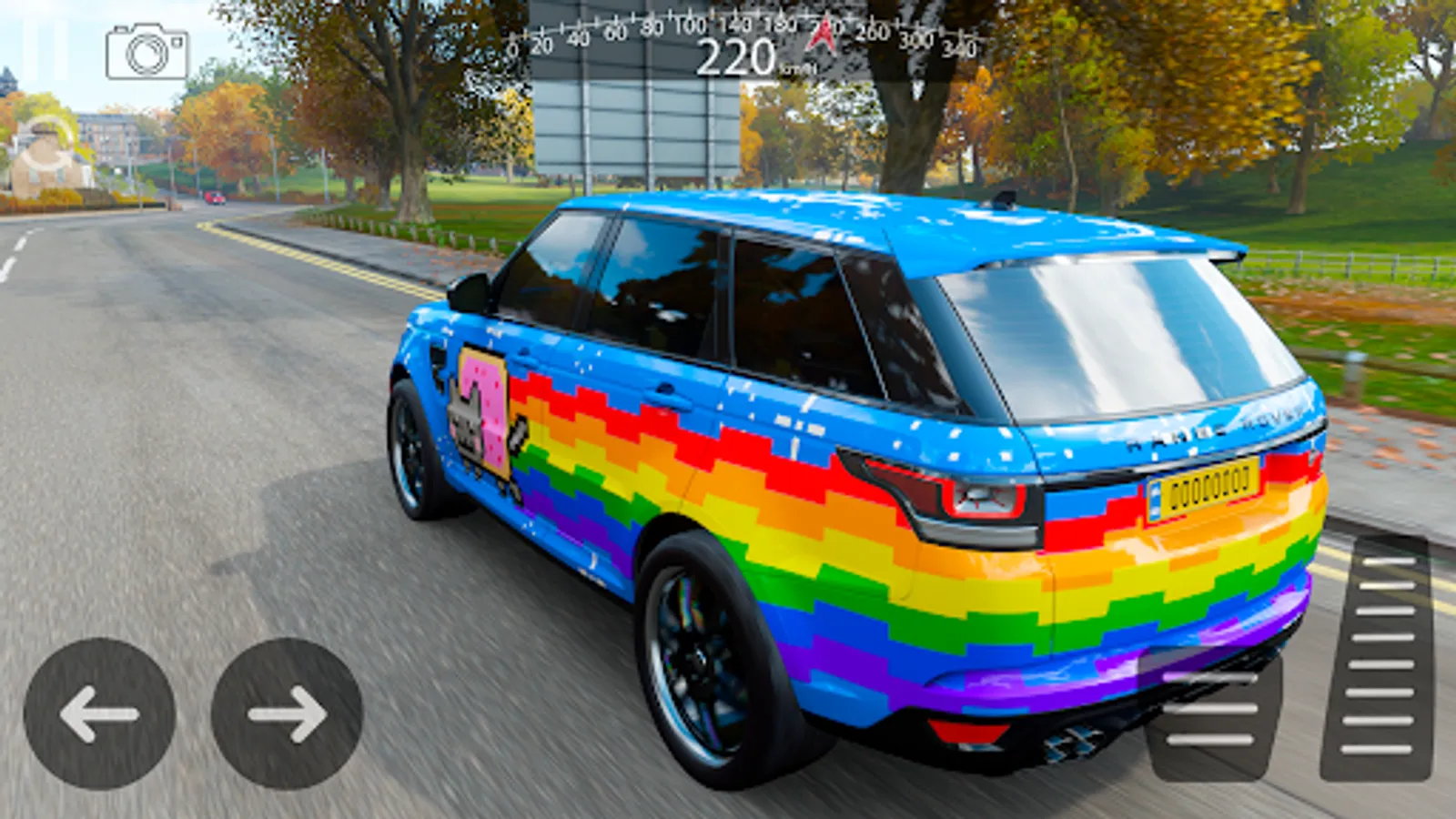
Task: Pause the game with the pause icon
Action: tap(45, 50)
